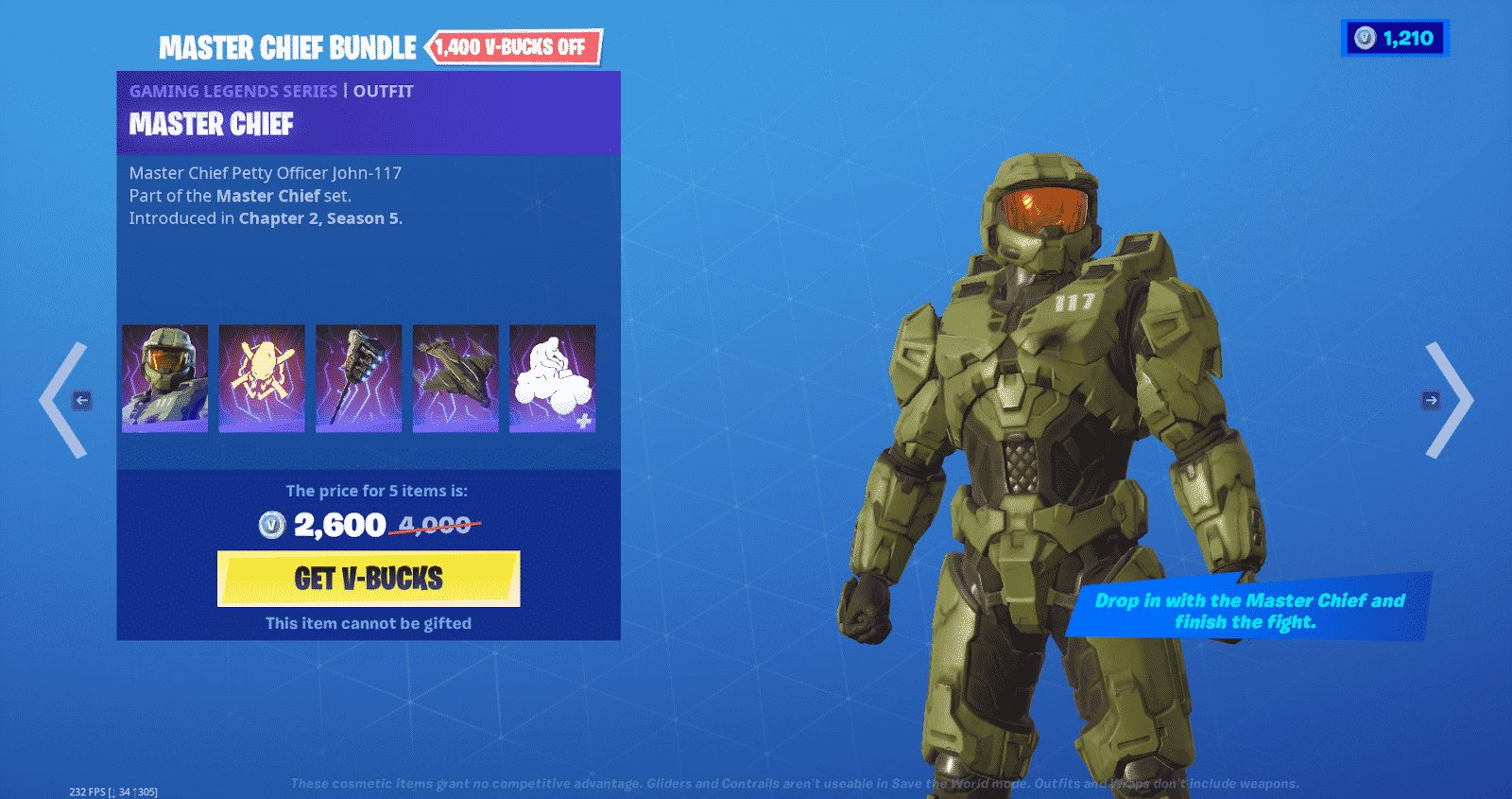Screen dimensions: 1512x799
Task: Open the UNSC back bling item preview
Action: click(262, 377)
